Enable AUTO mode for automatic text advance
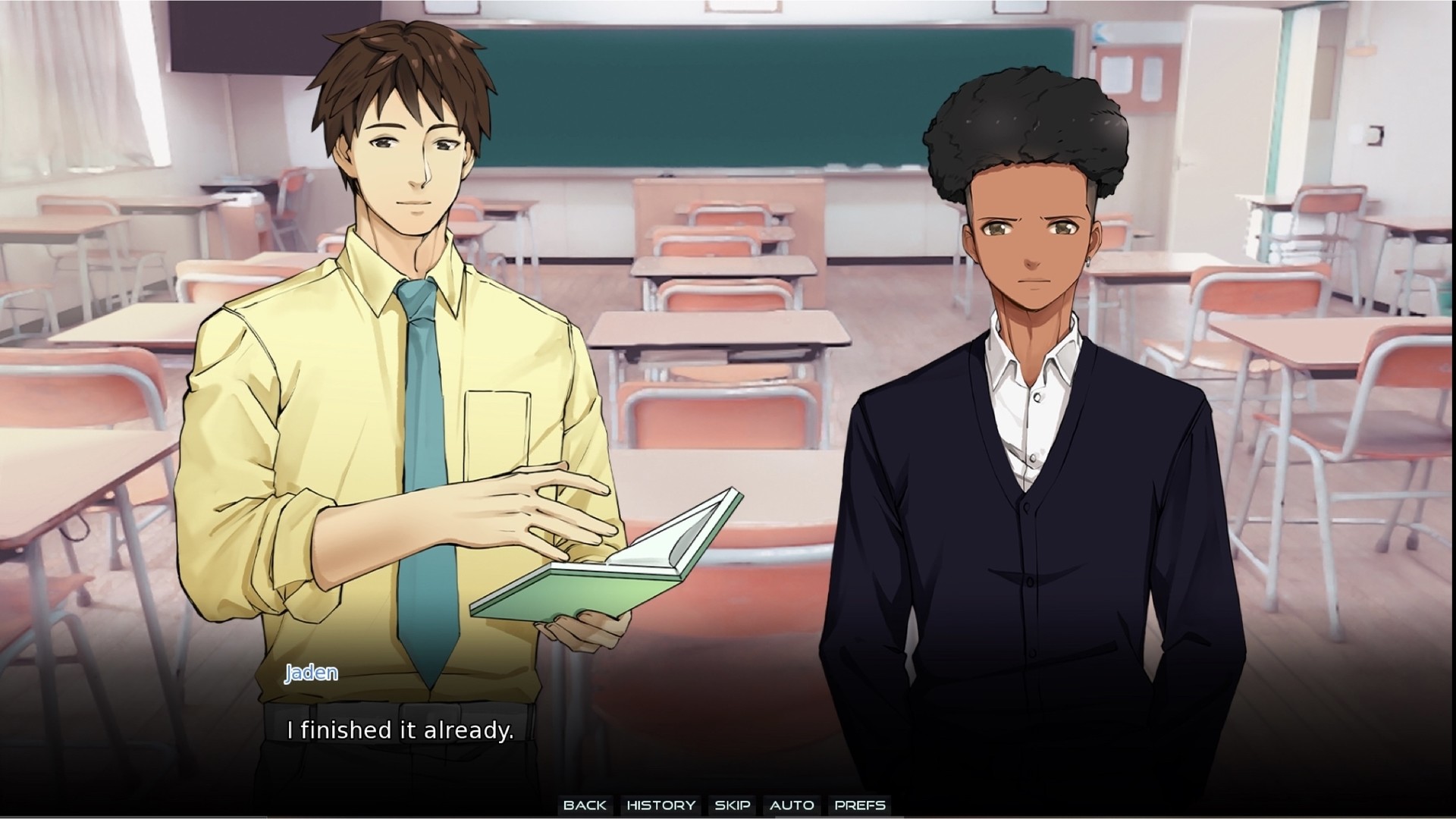Viewport: 1456px width, 819px height. tap(792, 805)
